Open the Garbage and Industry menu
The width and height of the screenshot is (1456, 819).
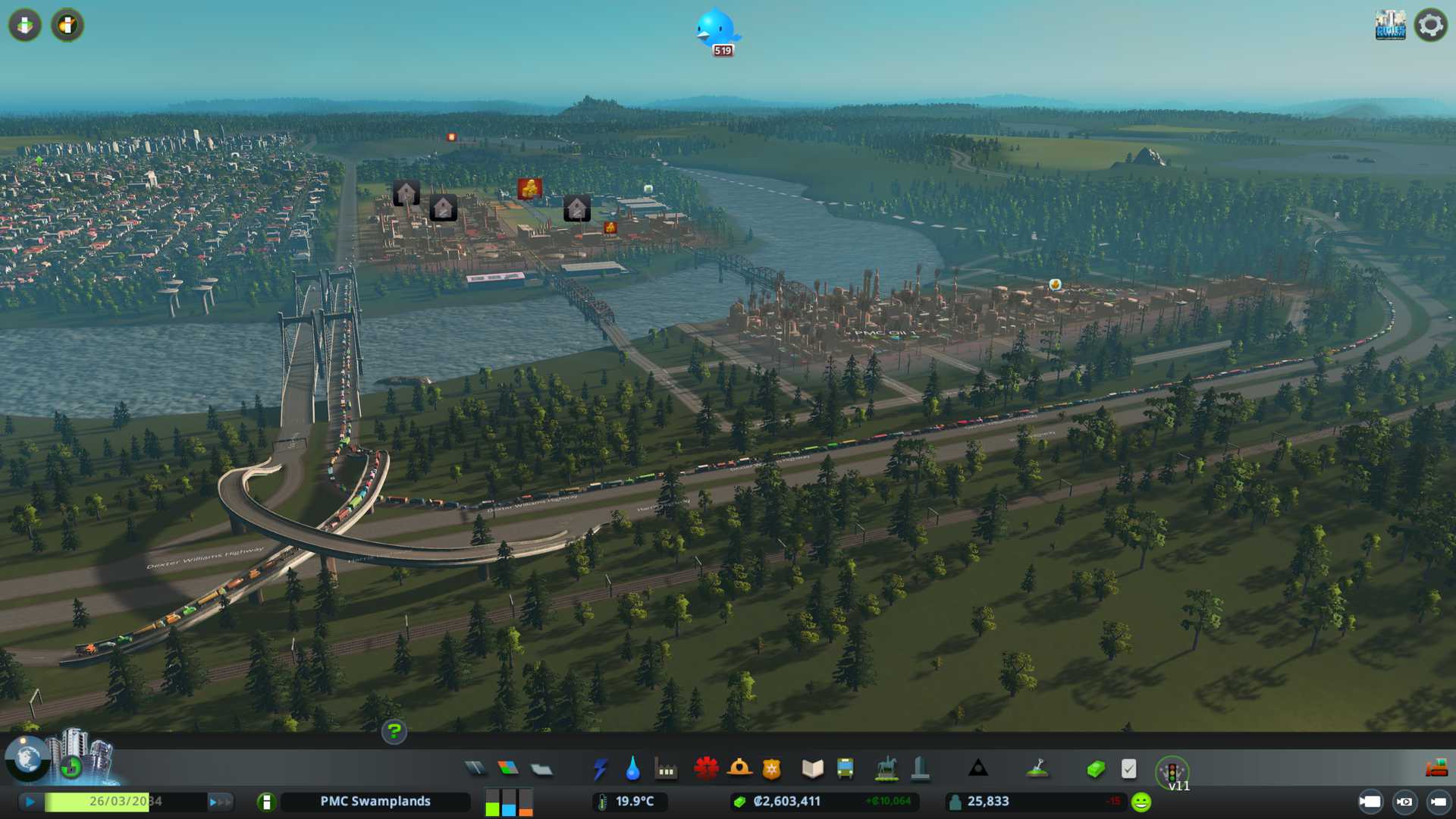pyautogui.click(x=666, y=770)
